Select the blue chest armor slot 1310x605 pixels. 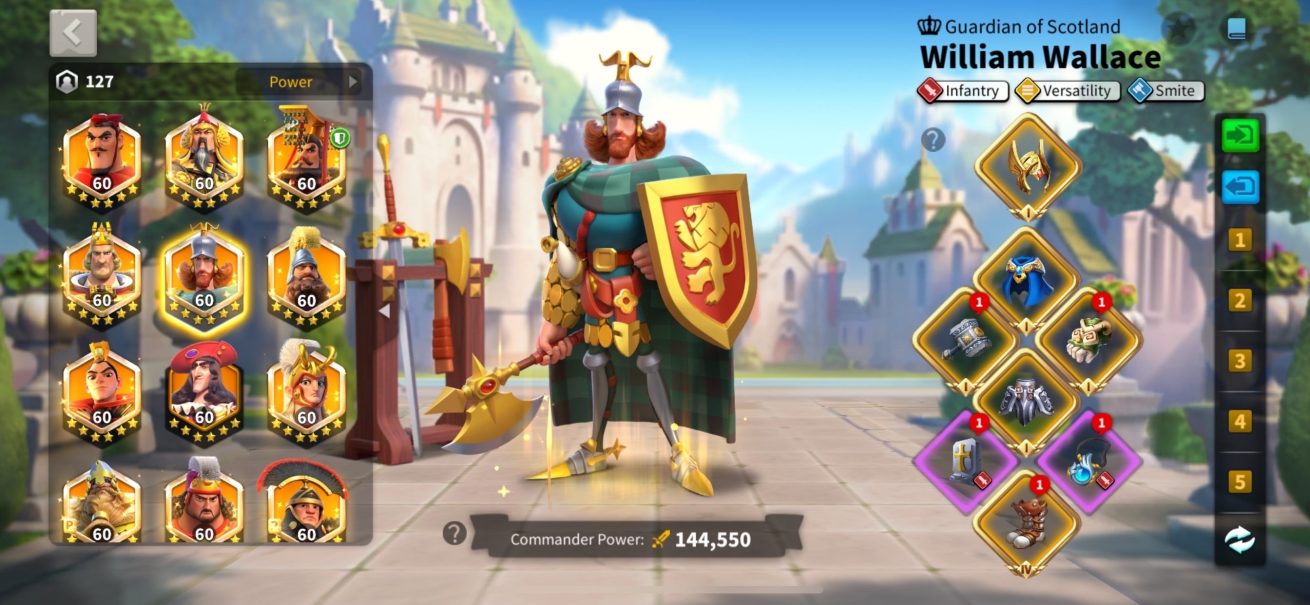coord(1027,281)
